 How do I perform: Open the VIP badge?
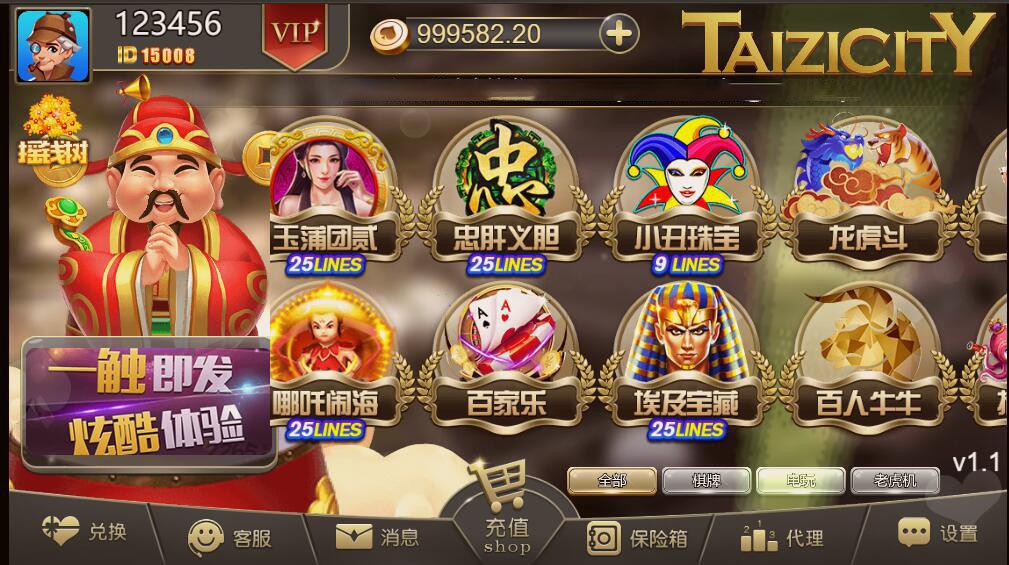[x=295, y=34]
